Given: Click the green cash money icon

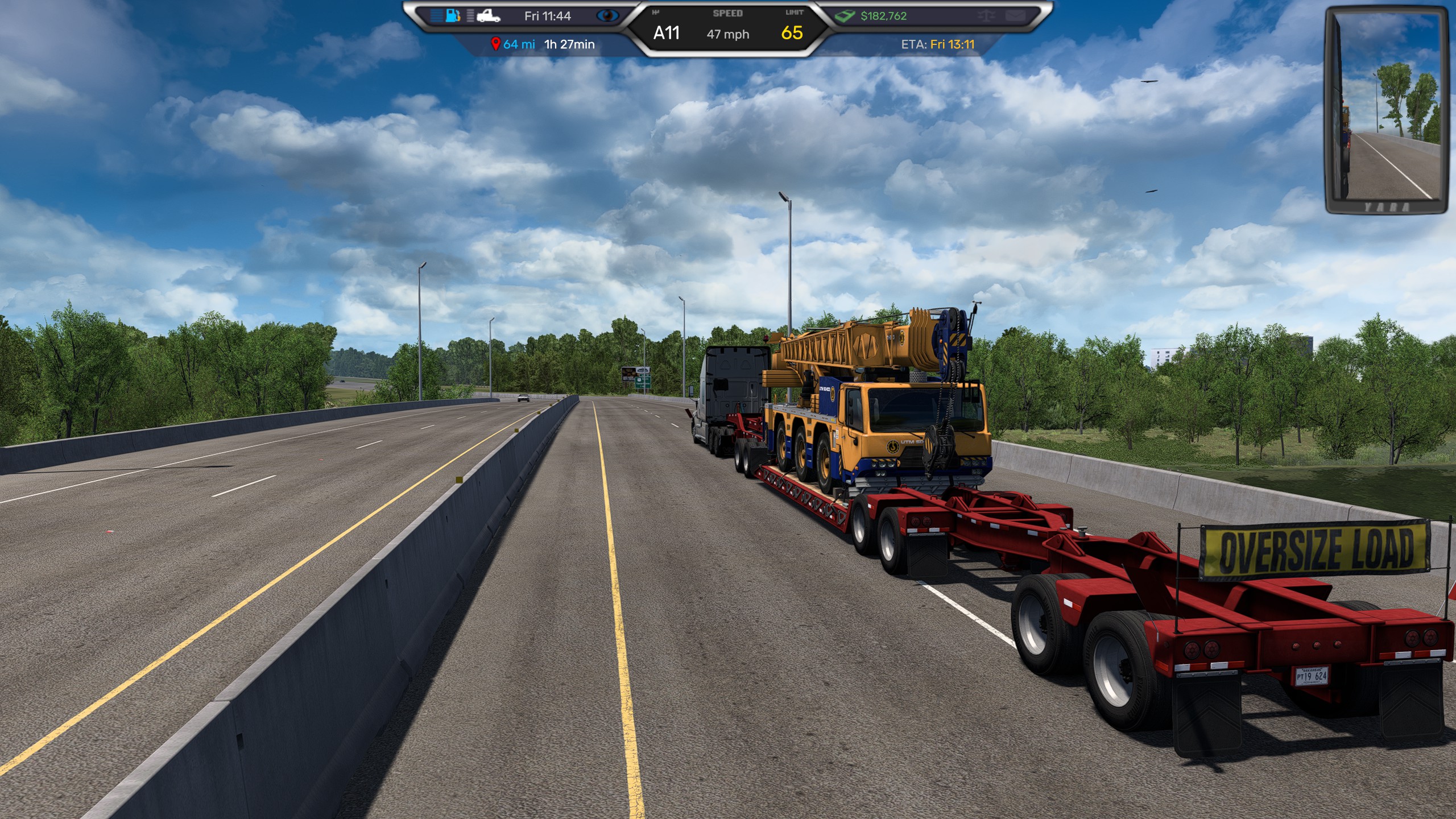Looking at the screenshot, I should coord(845,16).
